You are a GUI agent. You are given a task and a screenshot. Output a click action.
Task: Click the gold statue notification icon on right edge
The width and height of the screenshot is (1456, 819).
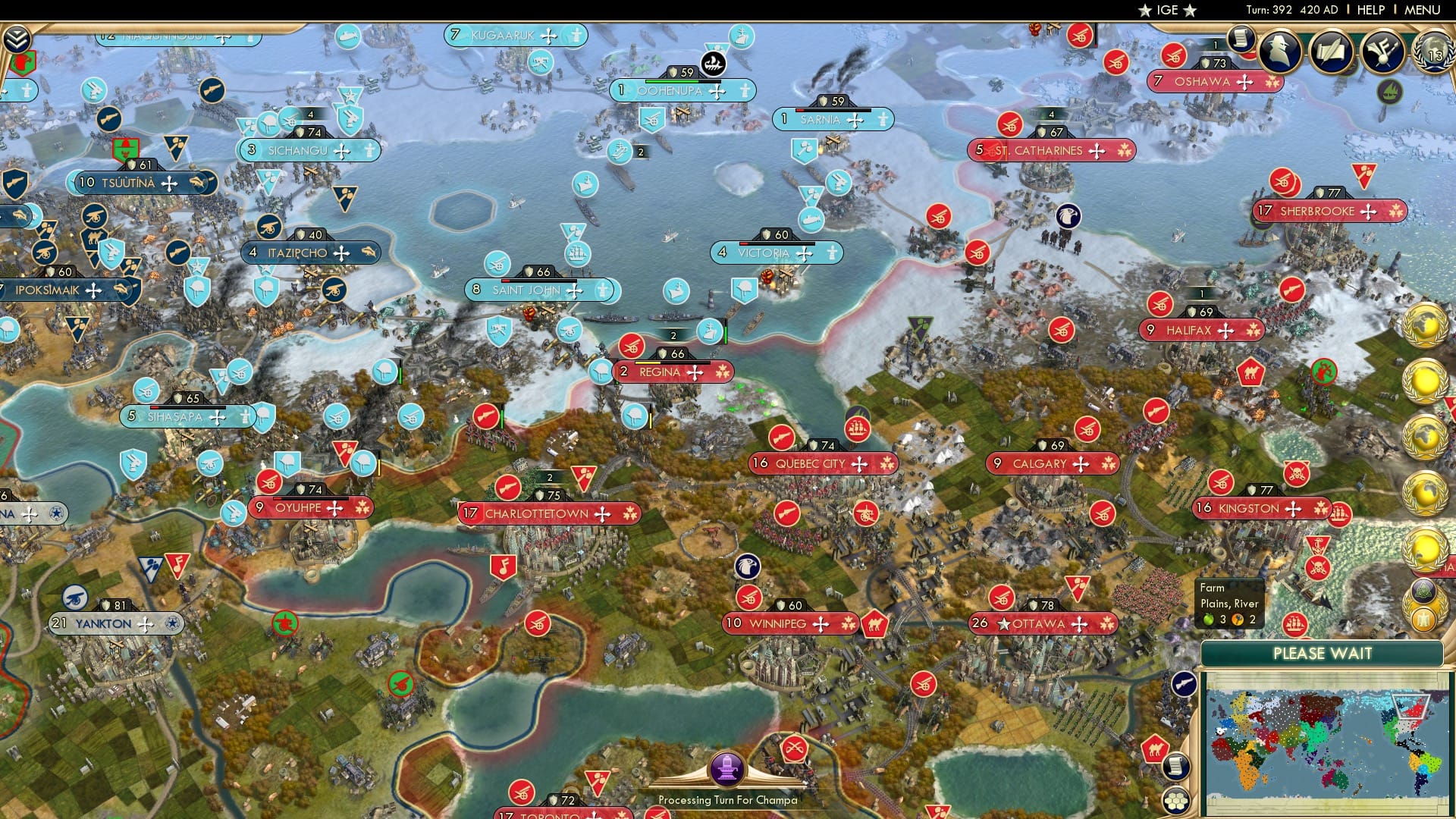1423,620
